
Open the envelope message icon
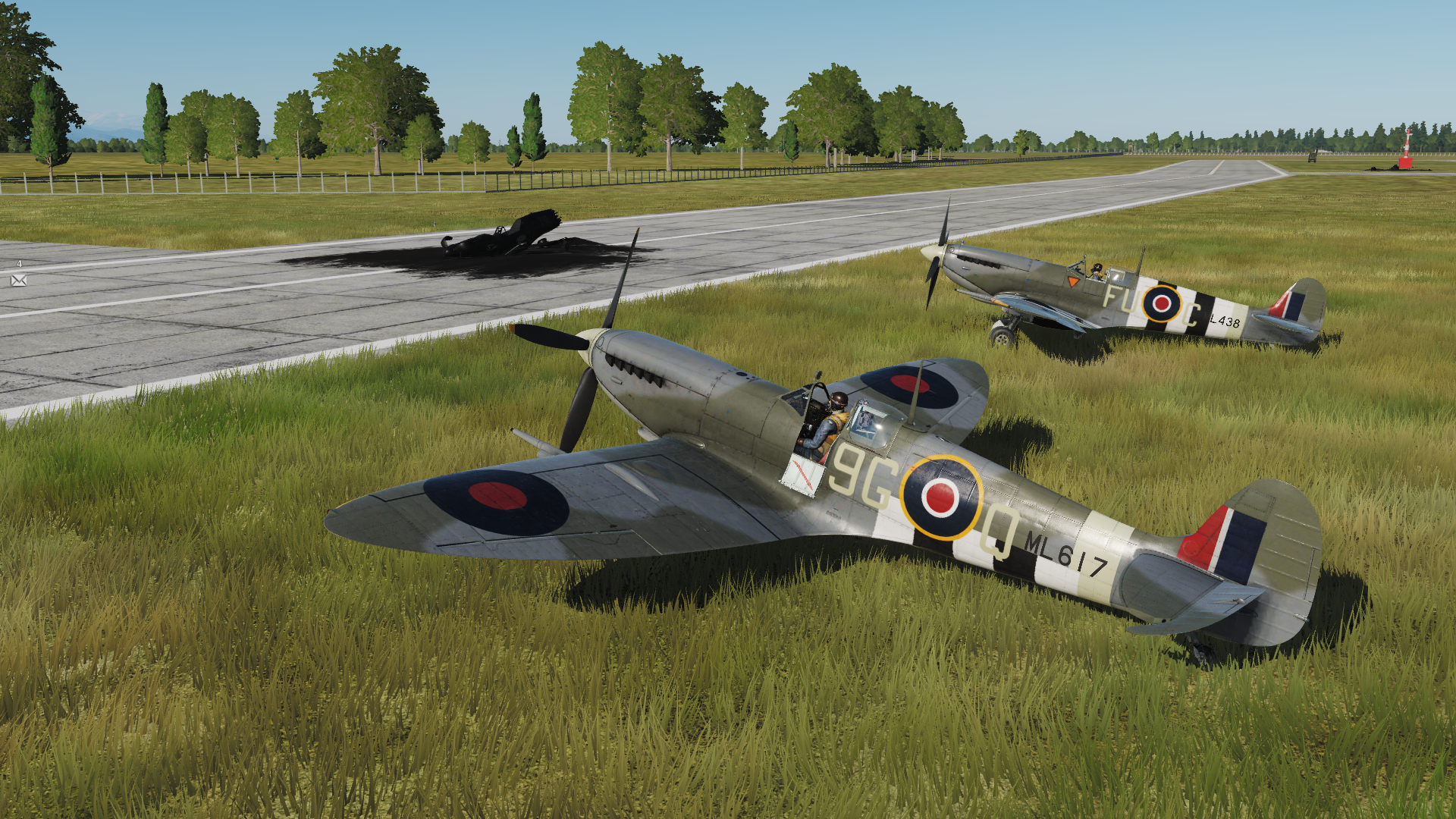19,281
